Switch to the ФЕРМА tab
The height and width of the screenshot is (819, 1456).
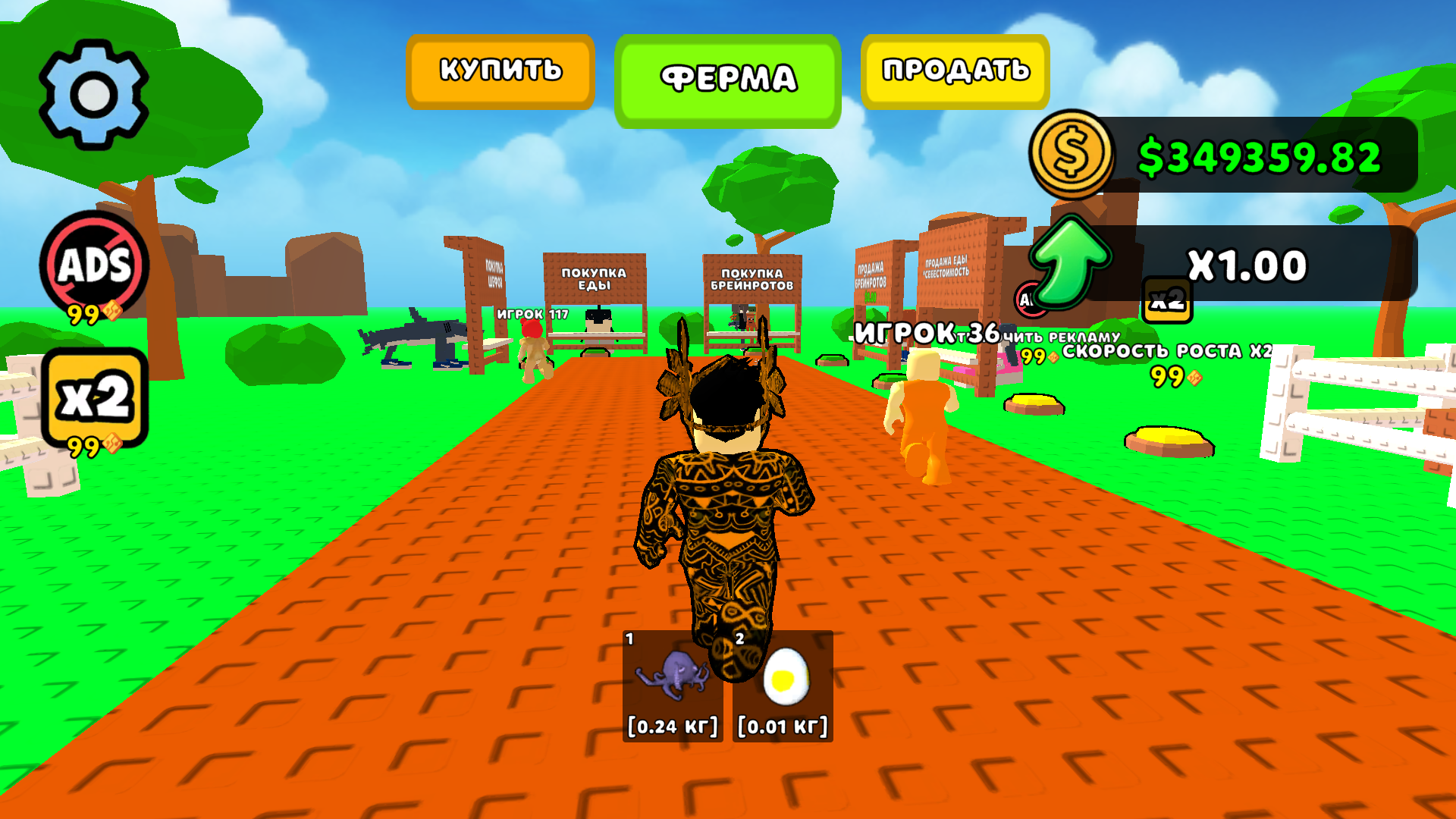[727, 77]
